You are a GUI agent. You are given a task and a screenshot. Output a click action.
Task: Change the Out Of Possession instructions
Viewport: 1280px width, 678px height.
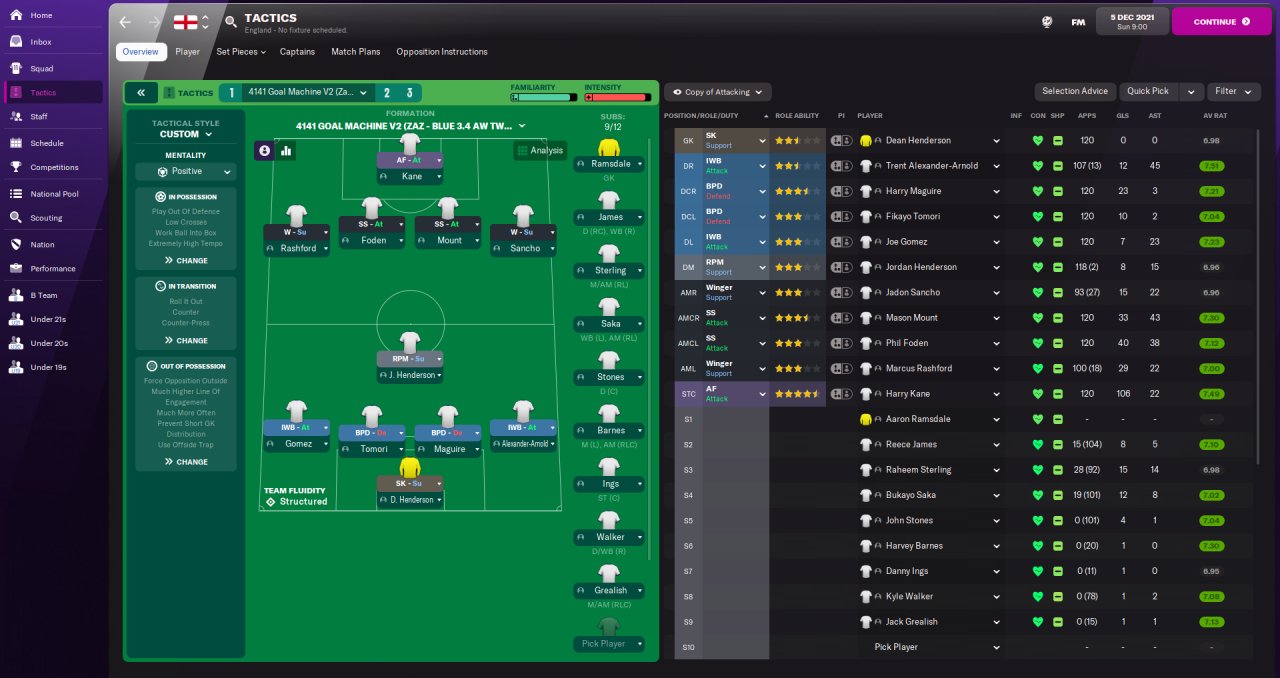[186, 462]
